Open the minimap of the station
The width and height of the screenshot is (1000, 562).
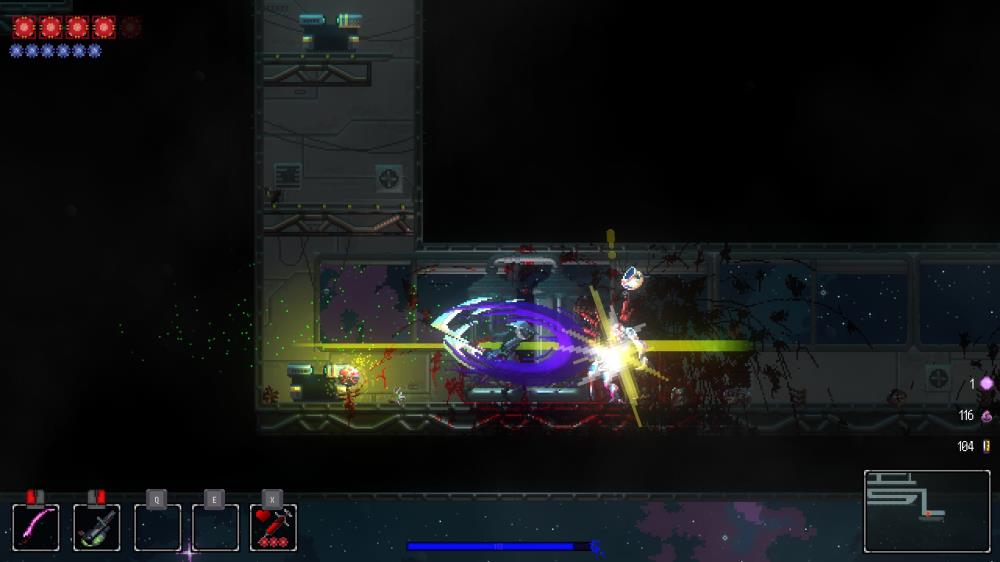pyautogui.click(x=926, y=511)
